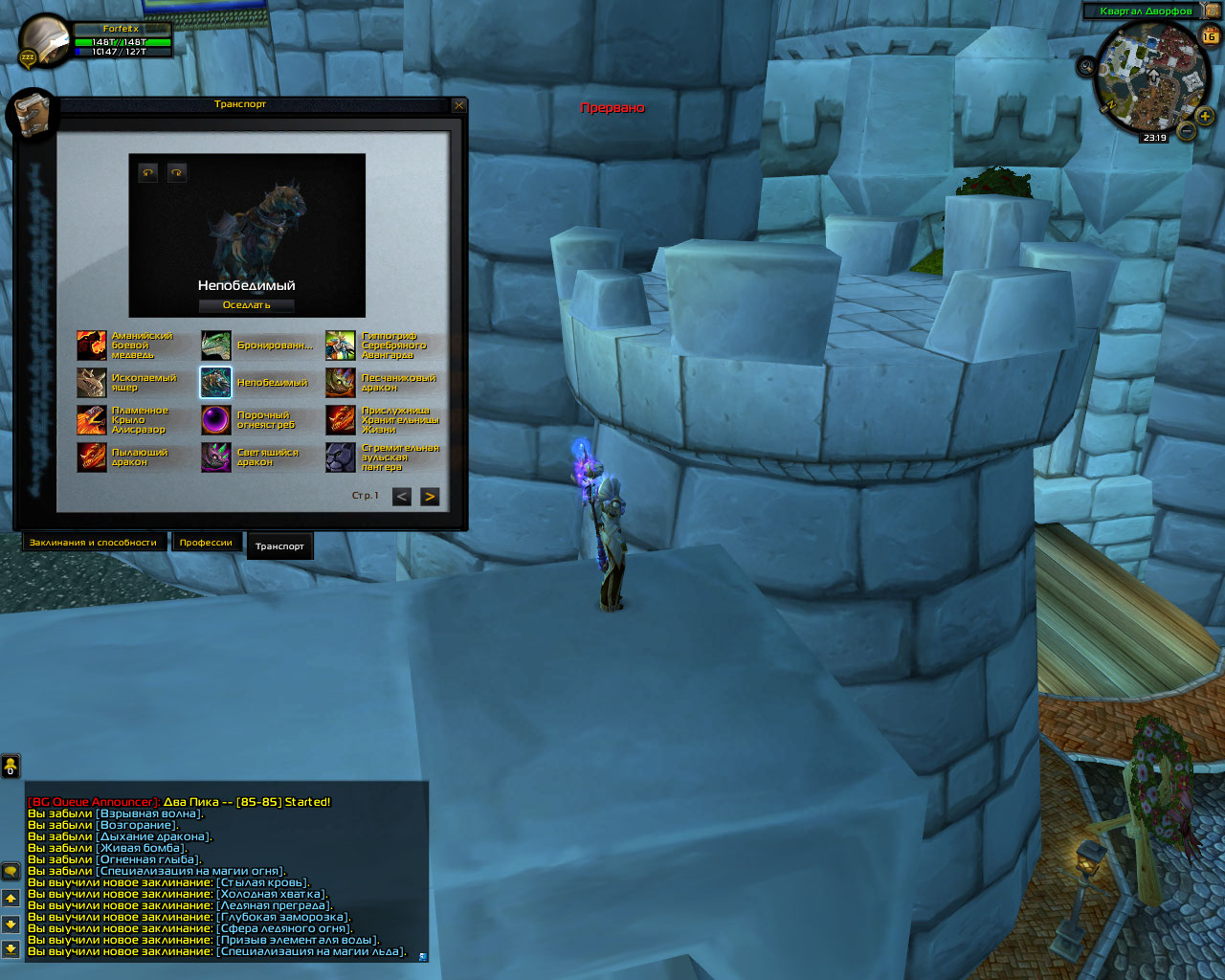Open the calendar button near minimap
This screenshot has height=980, width=1225.
coord(1210,36)
